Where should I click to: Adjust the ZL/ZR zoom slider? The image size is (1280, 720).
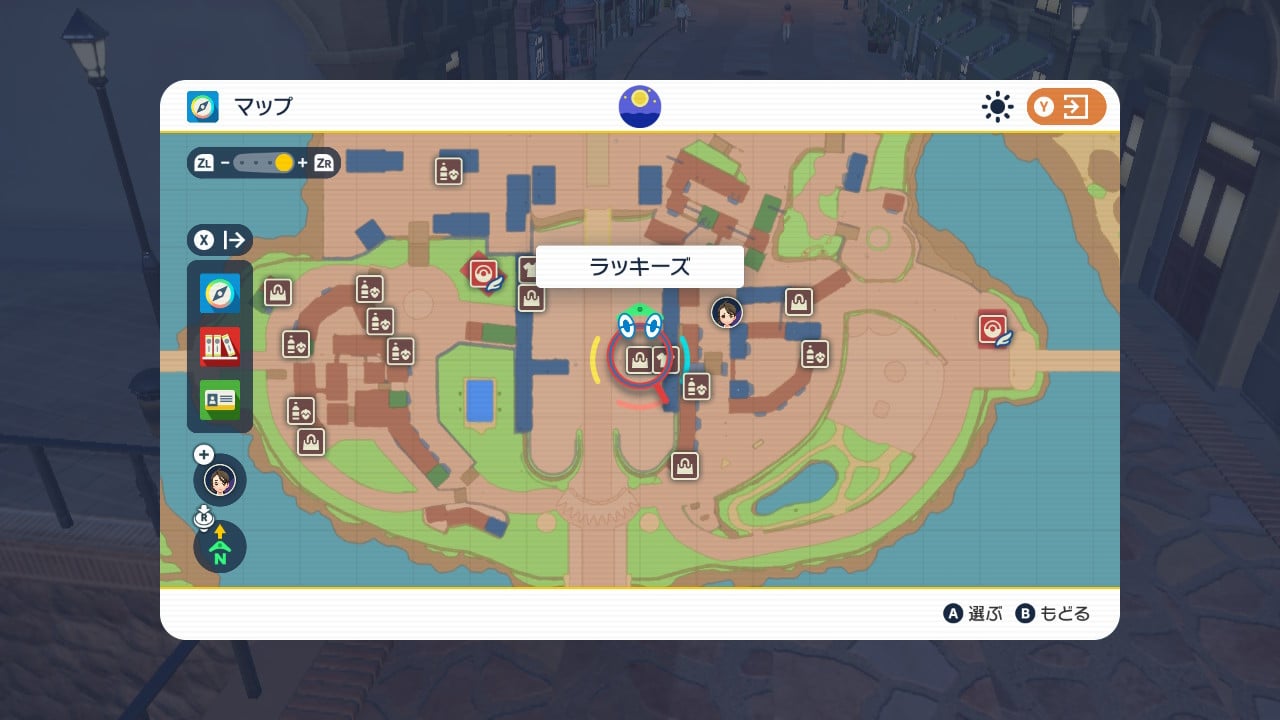(265, 161)
